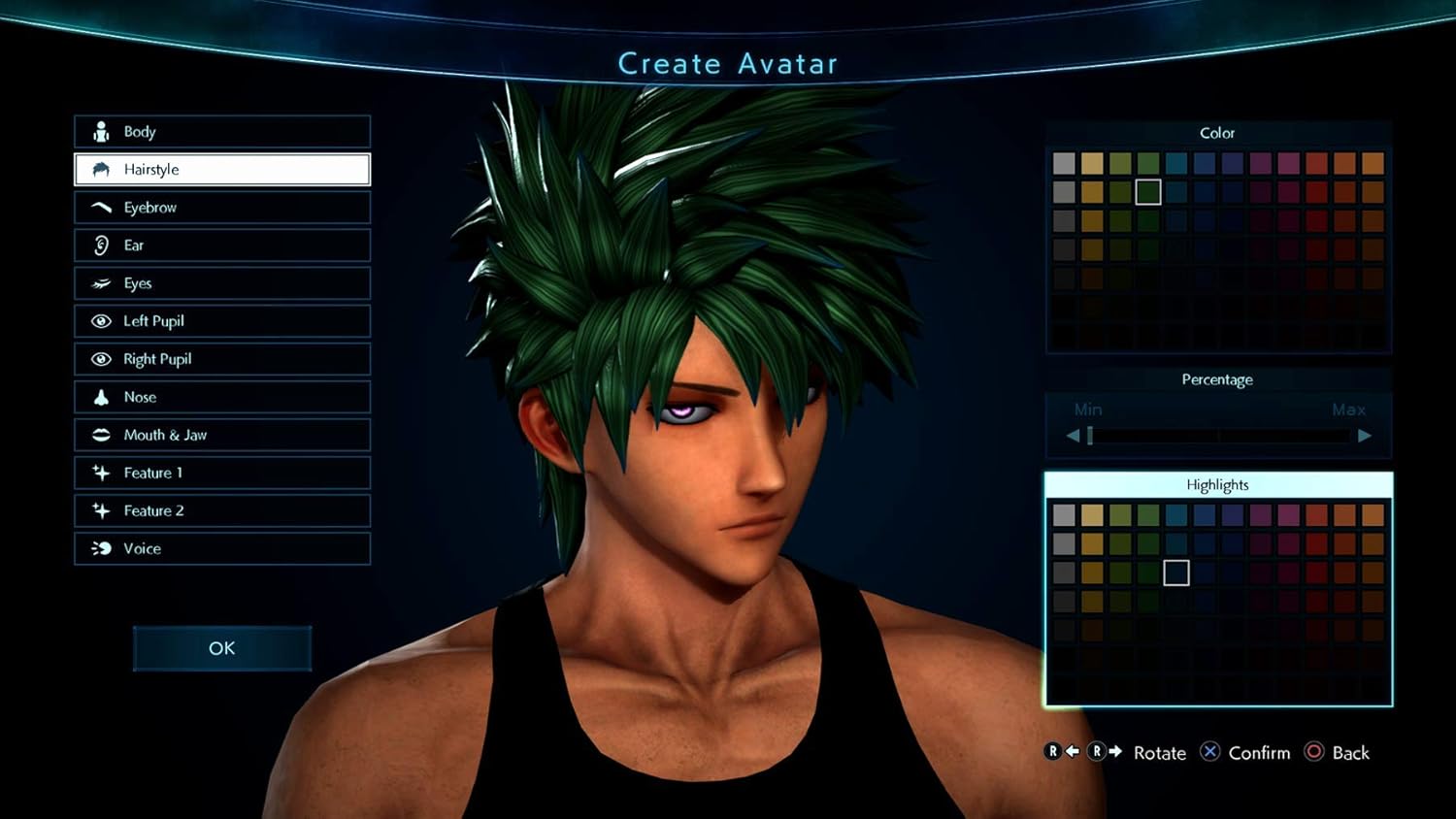
Task: Open the Body customization category
Action: (x=222, y=132)
